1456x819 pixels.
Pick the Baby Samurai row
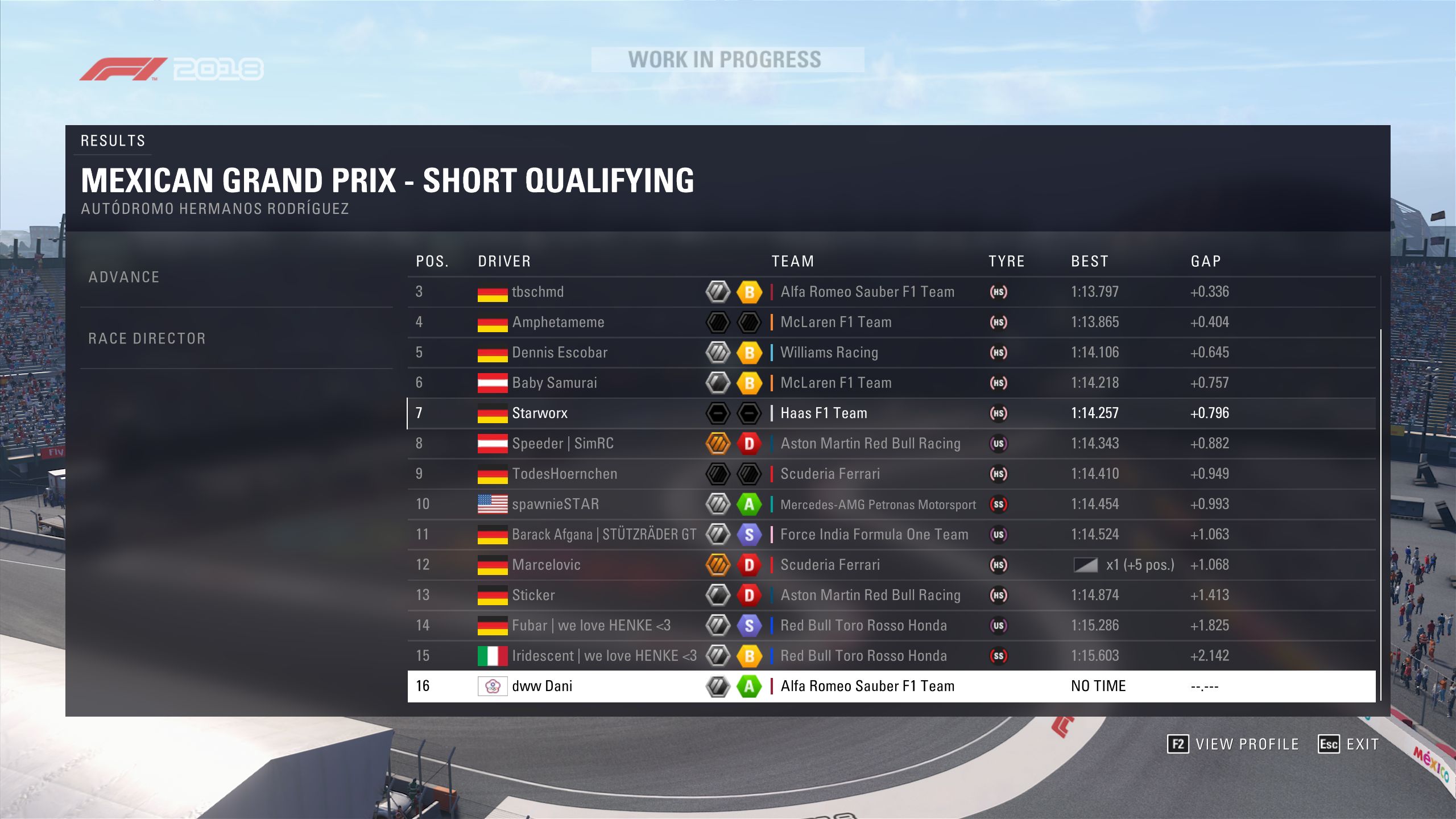coord(555,383)
